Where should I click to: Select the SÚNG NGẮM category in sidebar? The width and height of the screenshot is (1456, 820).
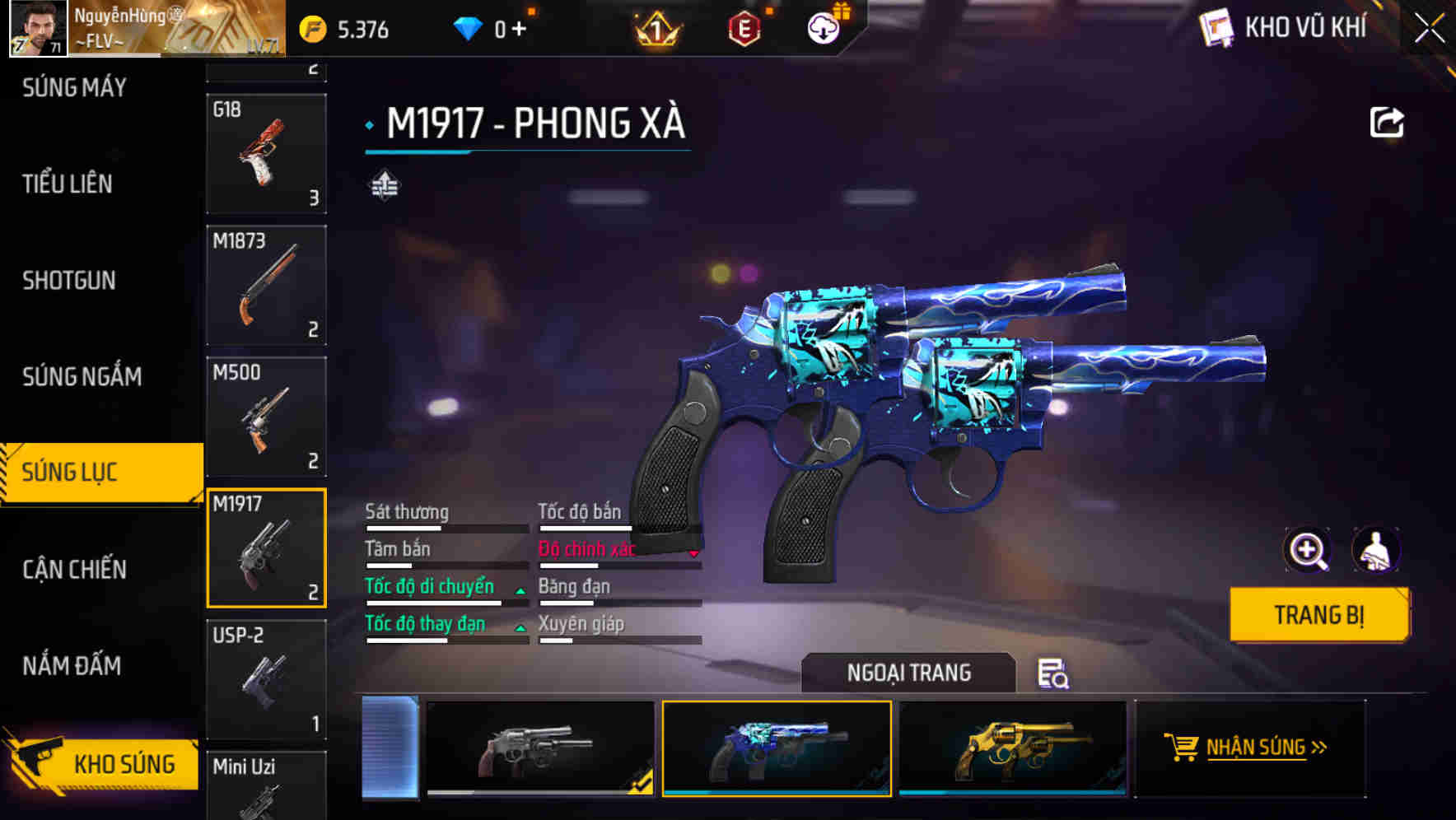tap(80, 376)
